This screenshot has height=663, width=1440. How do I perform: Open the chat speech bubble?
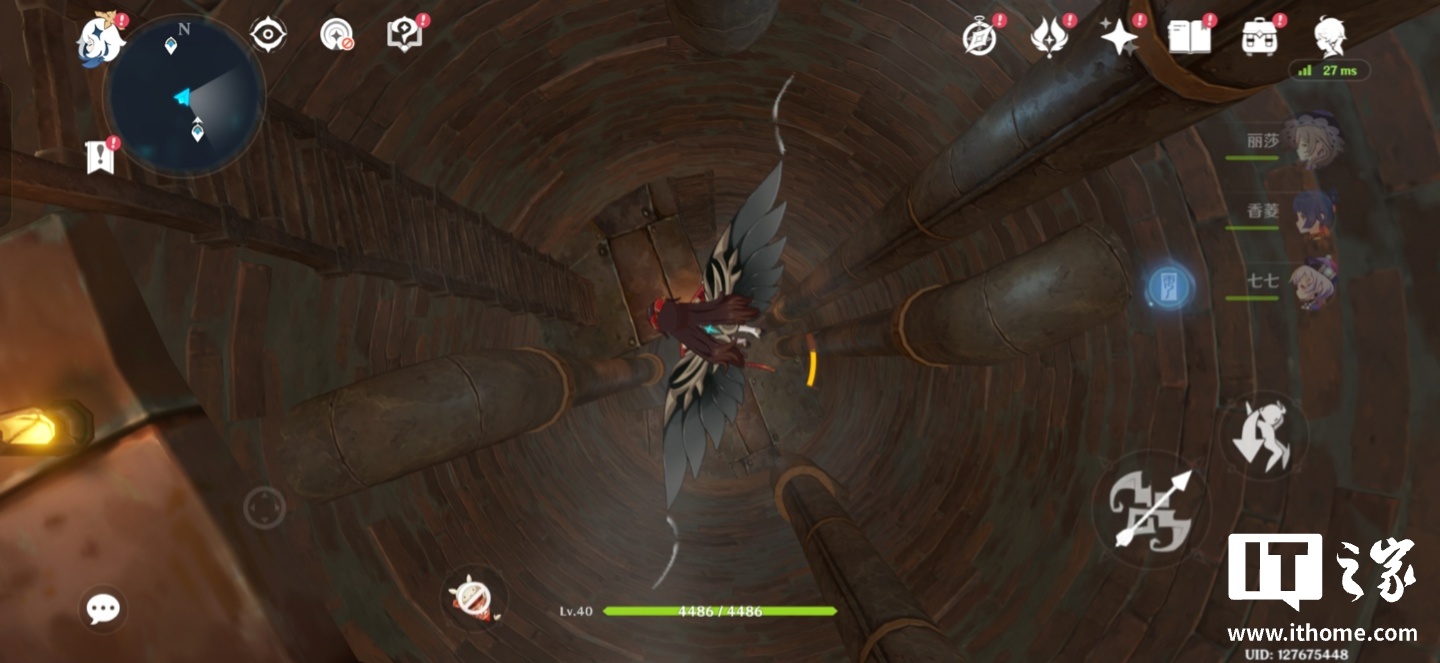pos(103,608)
